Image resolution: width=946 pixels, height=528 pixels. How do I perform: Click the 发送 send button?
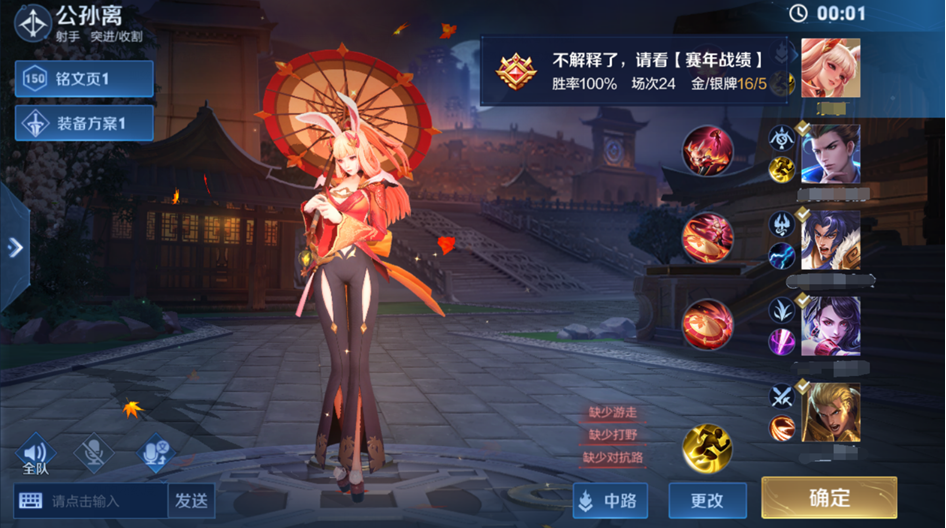(191, 500)
